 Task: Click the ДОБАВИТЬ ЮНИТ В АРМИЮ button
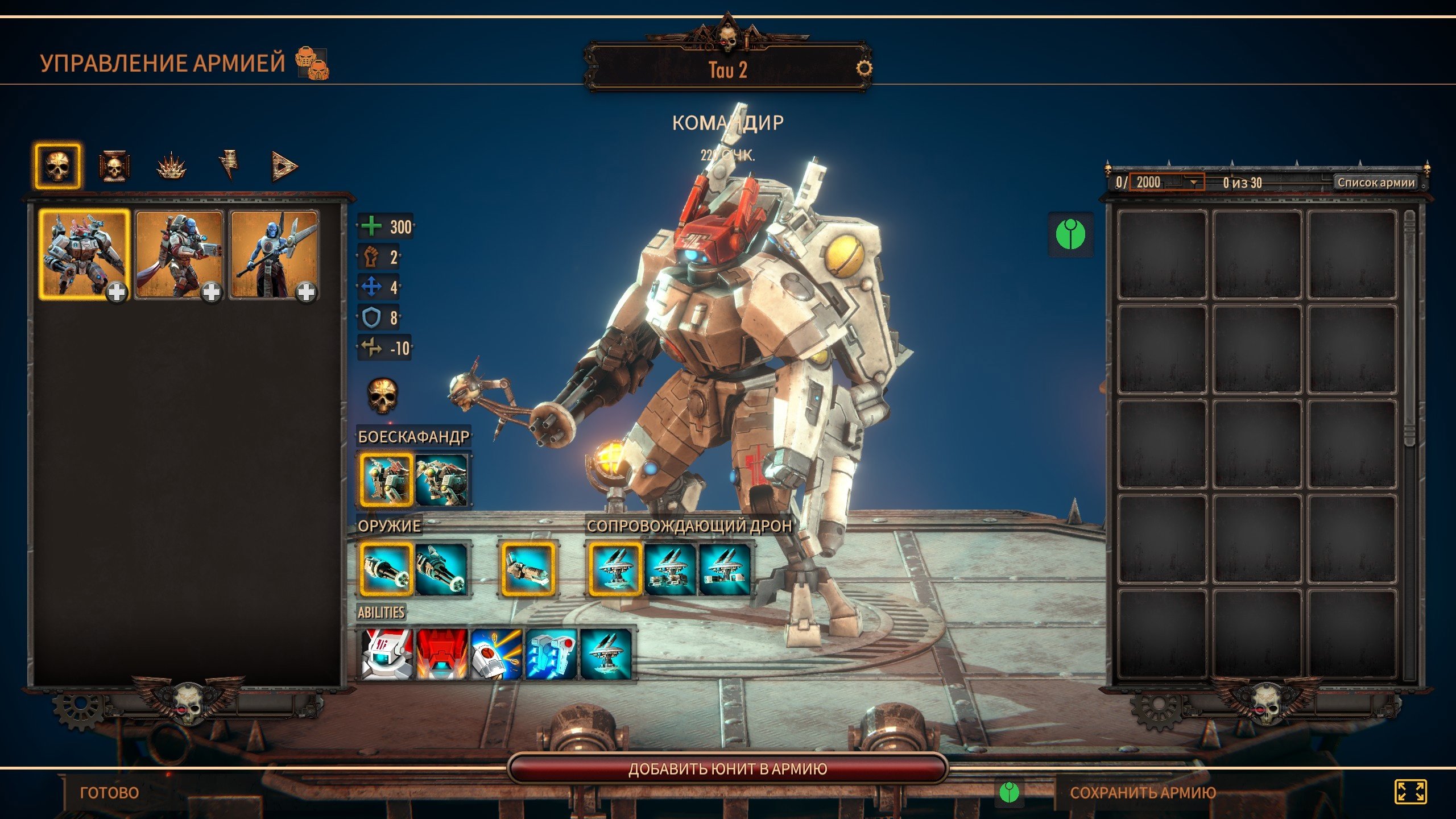coord(727,769)
